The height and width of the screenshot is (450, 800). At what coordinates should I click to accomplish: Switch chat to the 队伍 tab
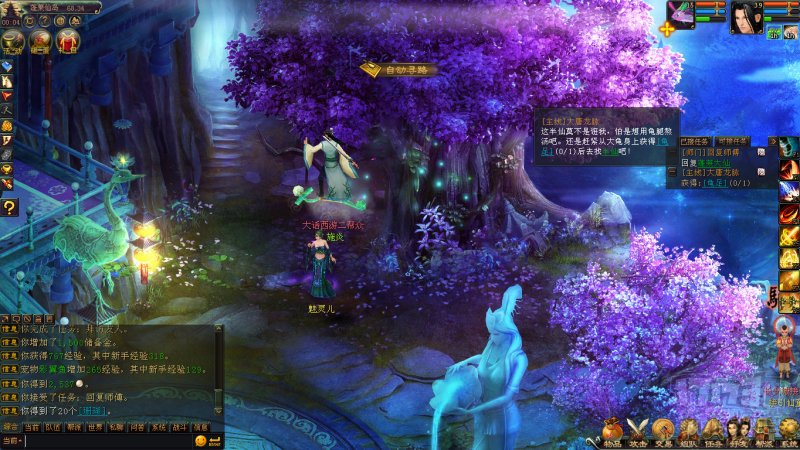click(53, 427)
